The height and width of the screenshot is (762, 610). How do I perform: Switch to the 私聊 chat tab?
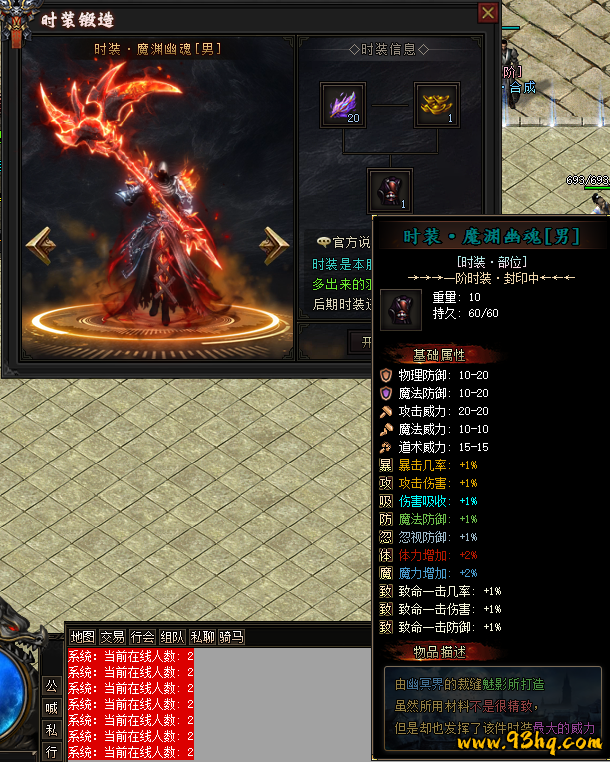(x=202, y=637)
